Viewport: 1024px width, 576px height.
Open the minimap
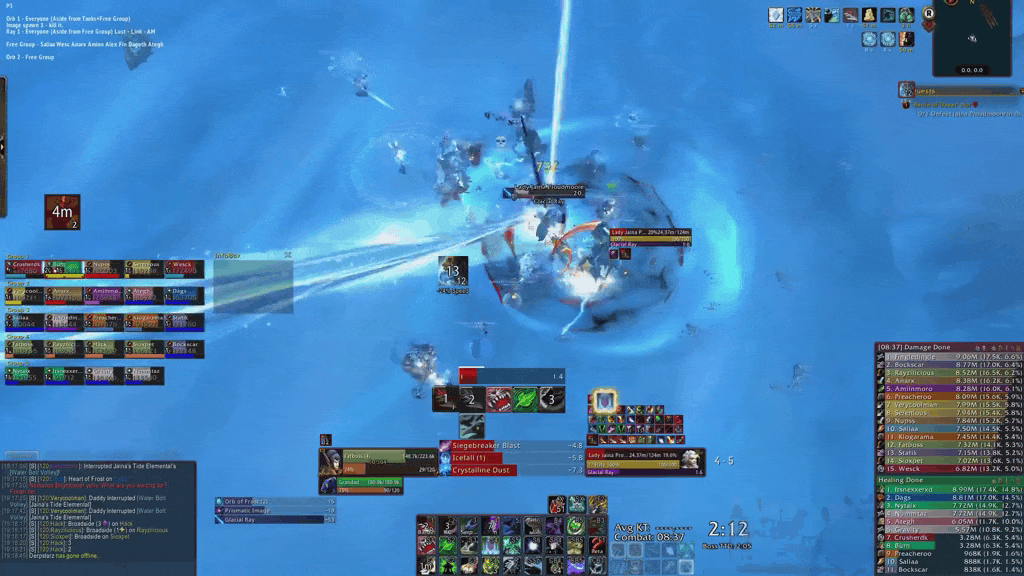pyautogui.click(x=971, y=40)
